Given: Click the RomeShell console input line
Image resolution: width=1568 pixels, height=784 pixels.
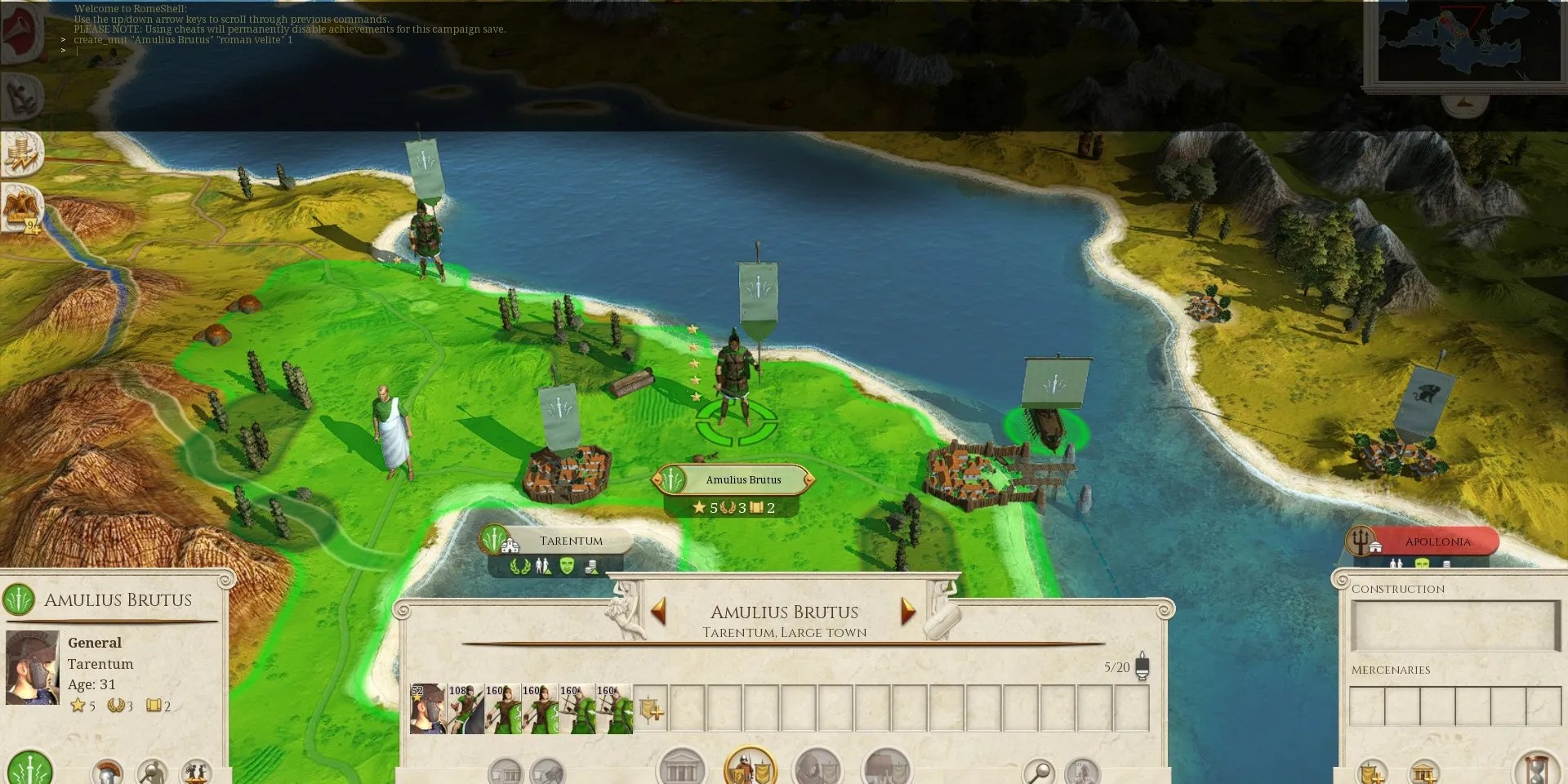Looking at the screenshot, I should [x=286, y=51].
